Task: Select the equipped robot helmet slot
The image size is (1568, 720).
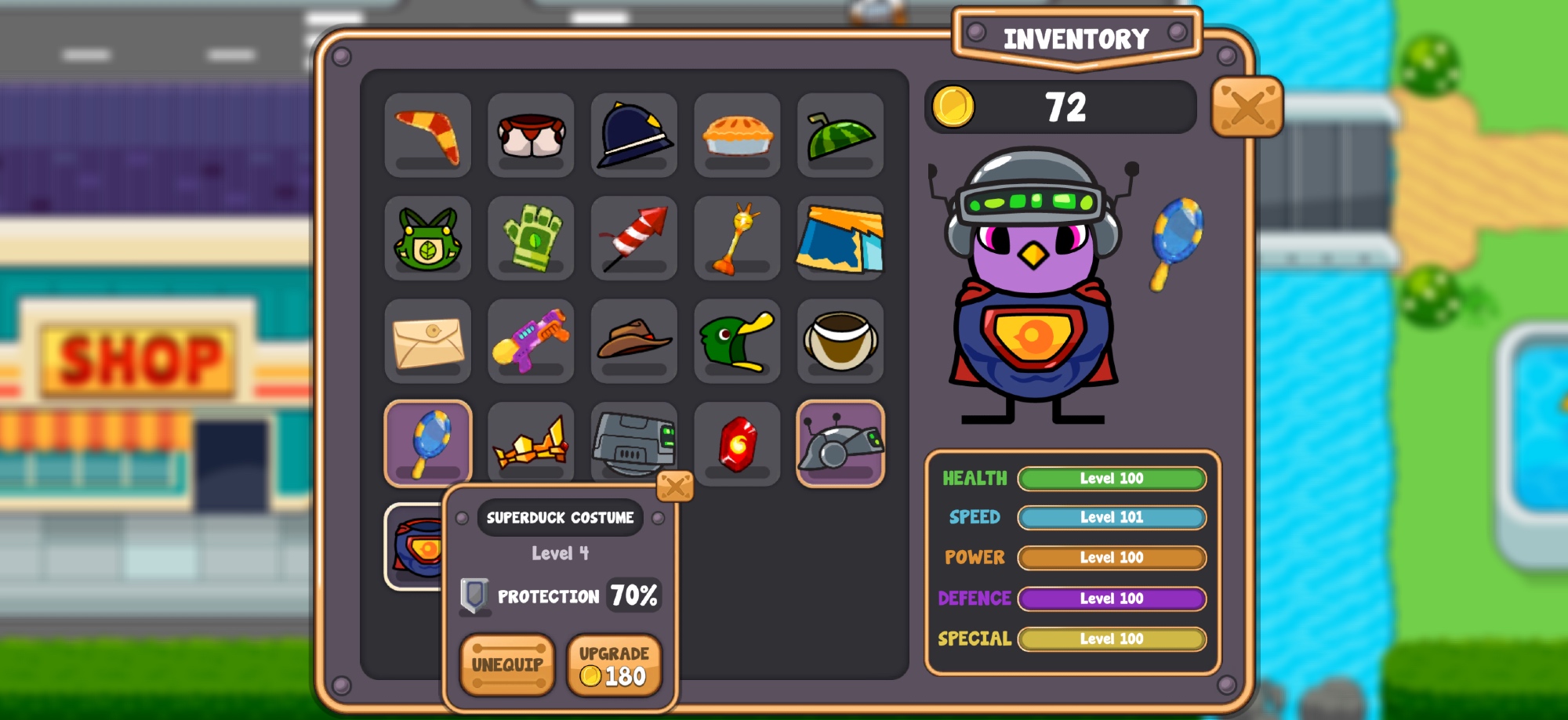Action: coord(840,443)
